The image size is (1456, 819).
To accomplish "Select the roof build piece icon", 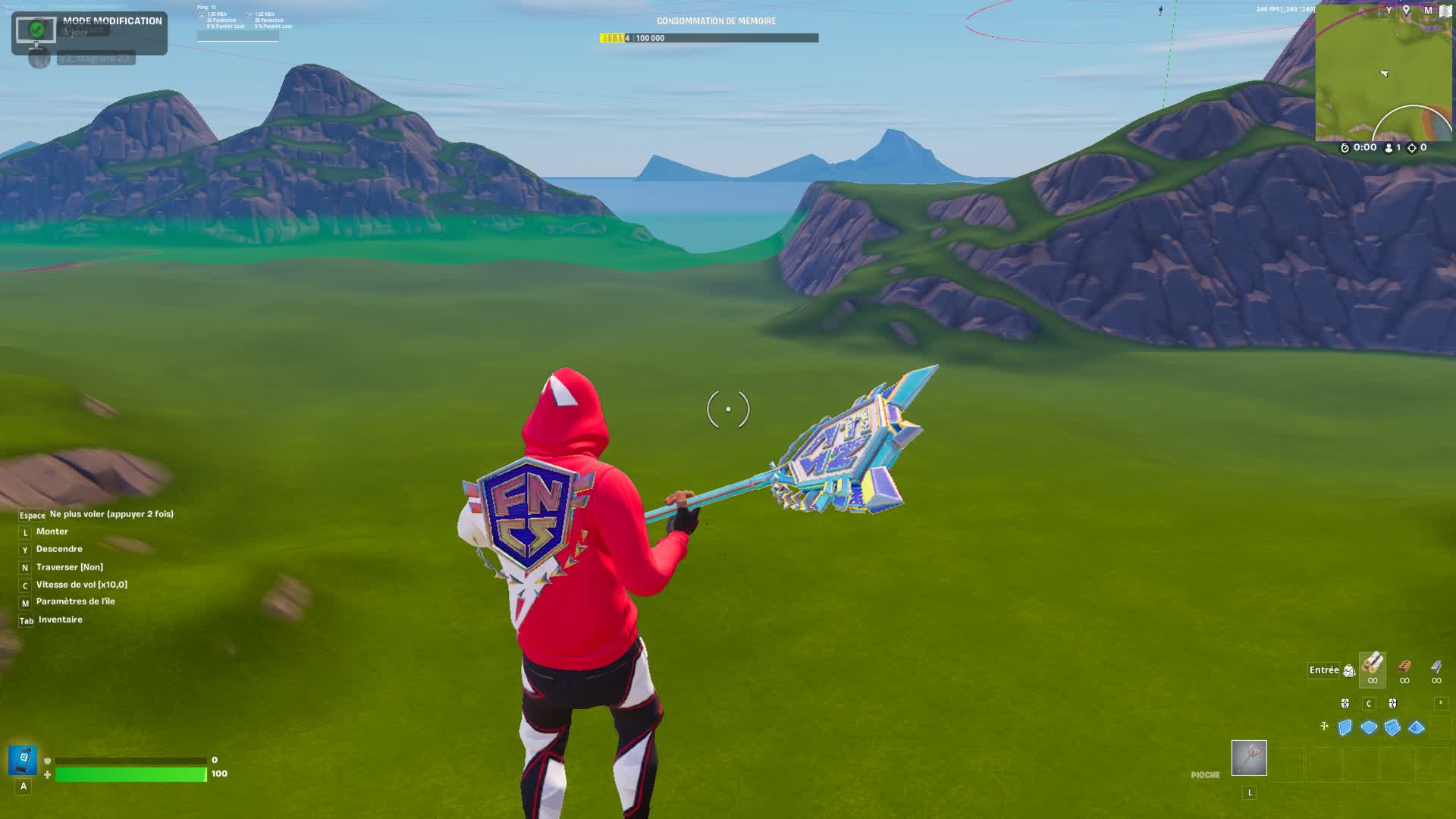I will [x=1416, y=728].
